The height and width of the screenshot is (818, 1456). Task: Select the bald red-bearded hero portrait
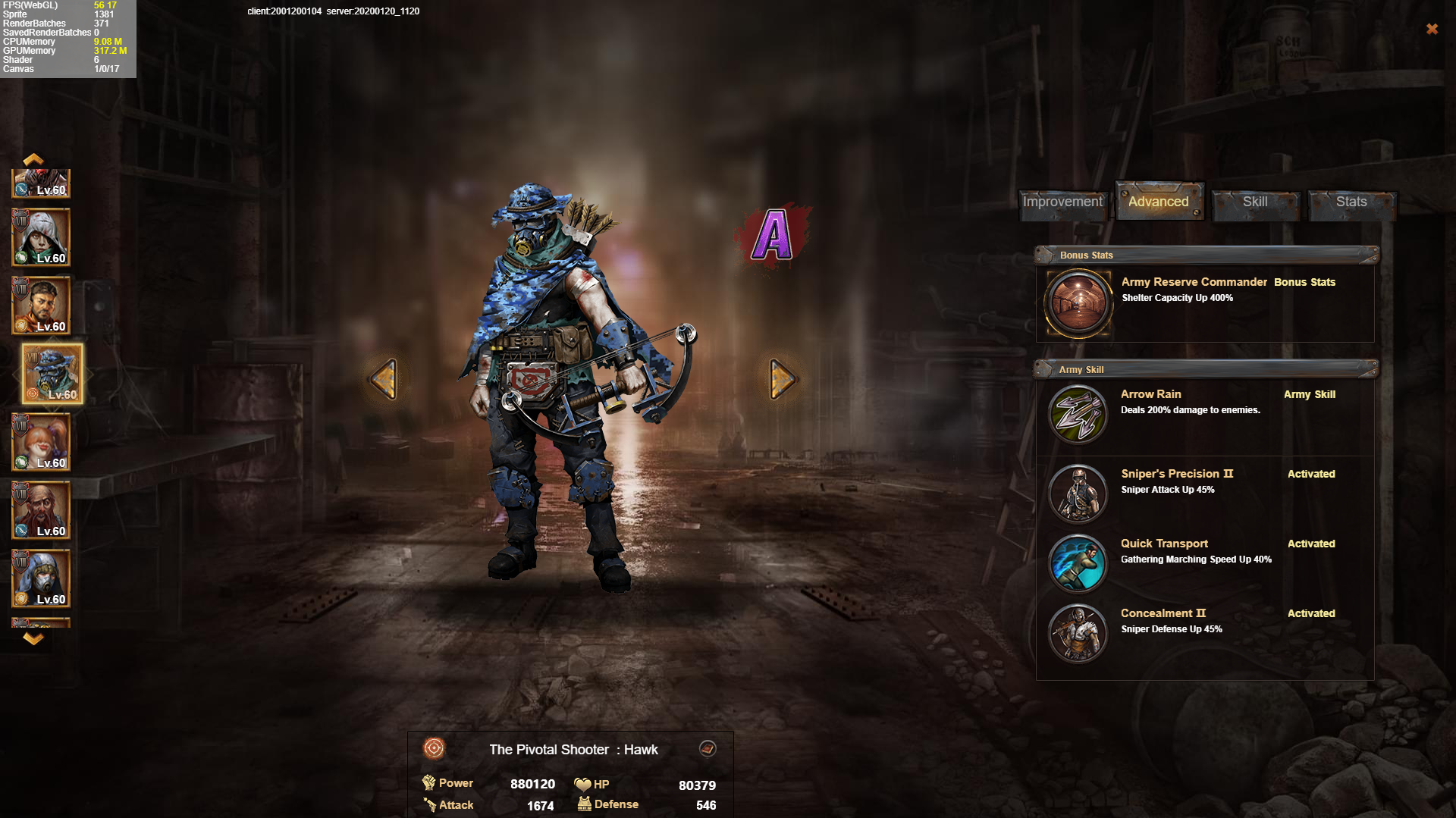pos(42,511)
